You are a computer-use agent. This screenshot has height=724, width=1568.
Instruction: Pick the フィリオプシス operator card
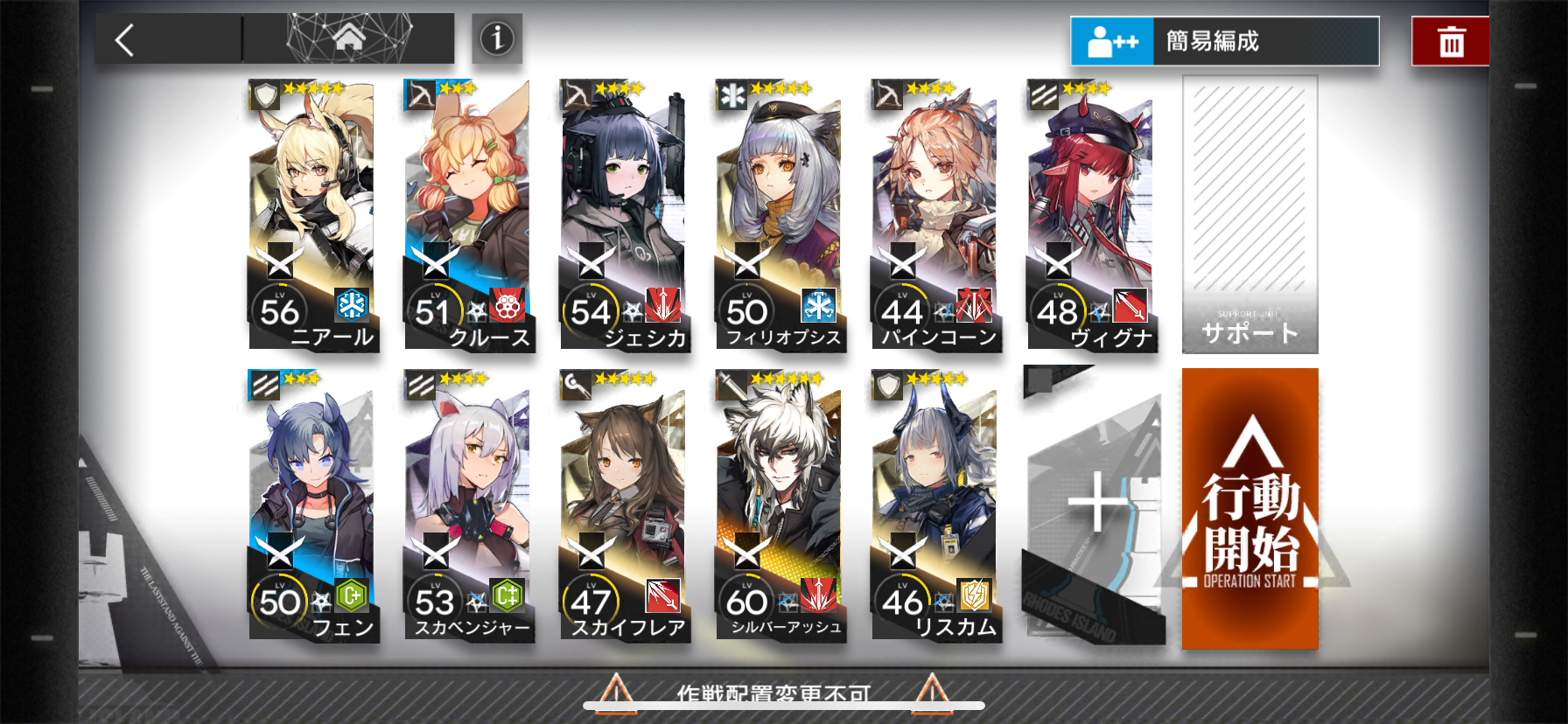coord(780,215)
